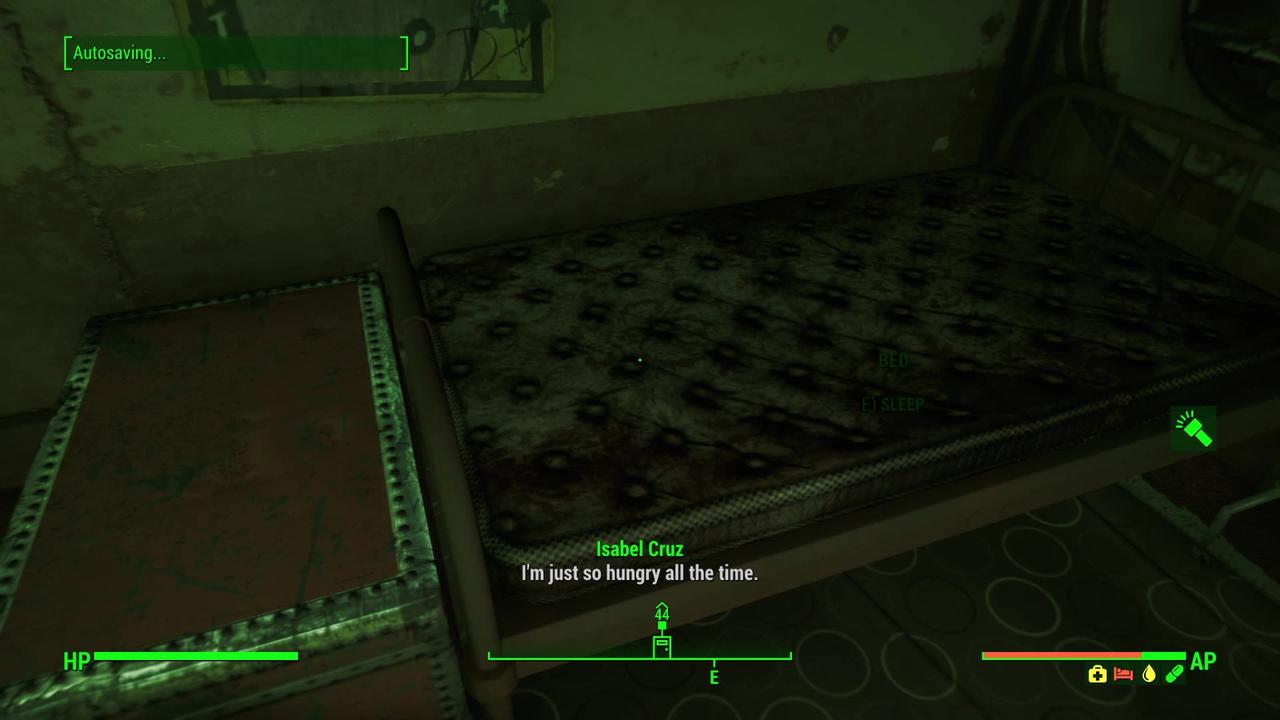The image size is (1280, 720).
Task: Click the E compass direction marker
Action: click(x=713, y=677)
